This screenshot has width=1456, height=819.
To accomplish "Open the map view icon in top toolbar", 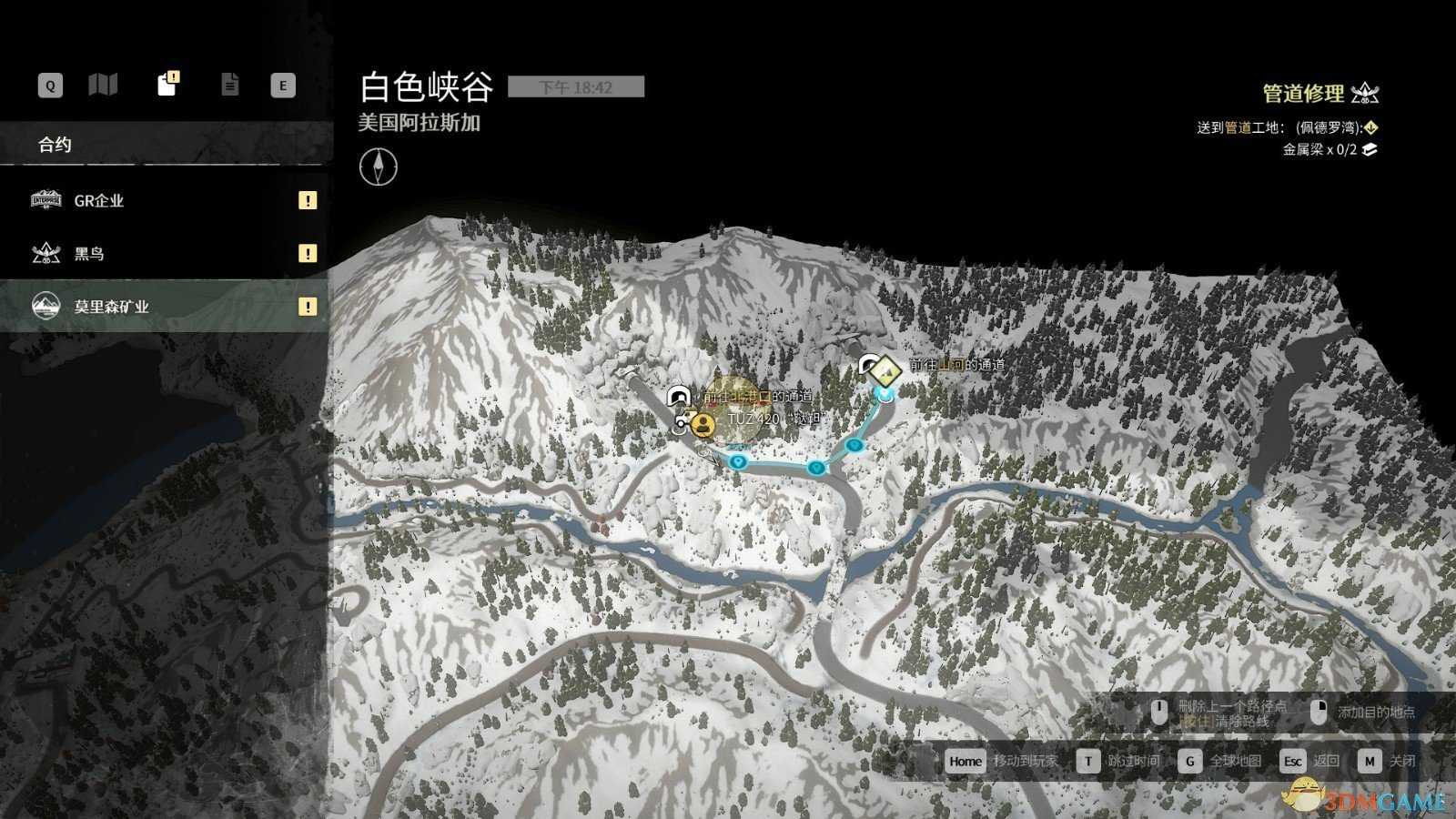I will tap(104, 85).
